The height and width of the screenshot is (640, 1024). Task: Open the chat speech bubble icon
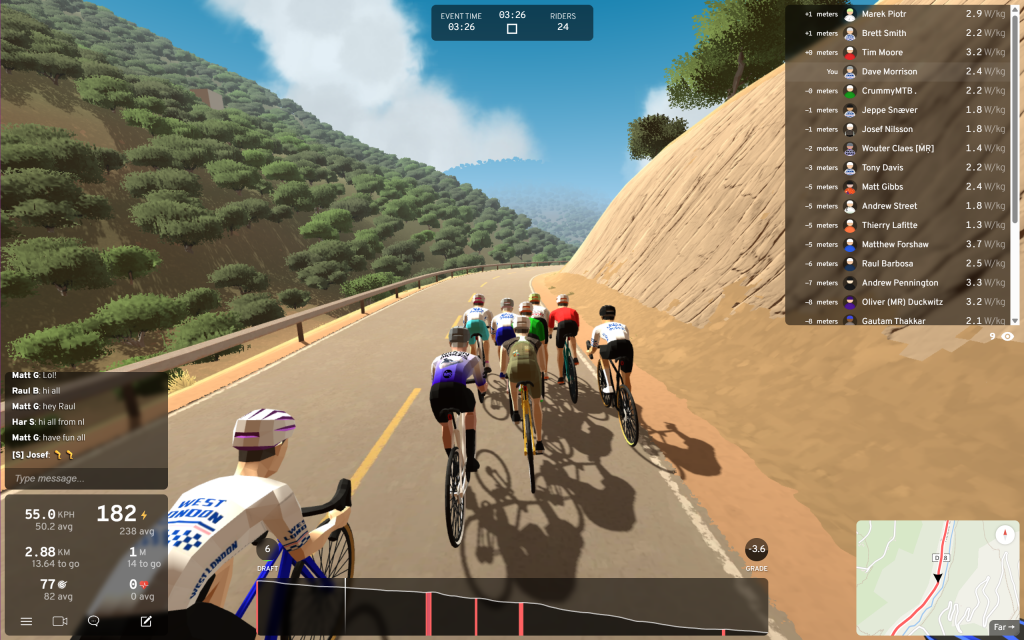94,621
